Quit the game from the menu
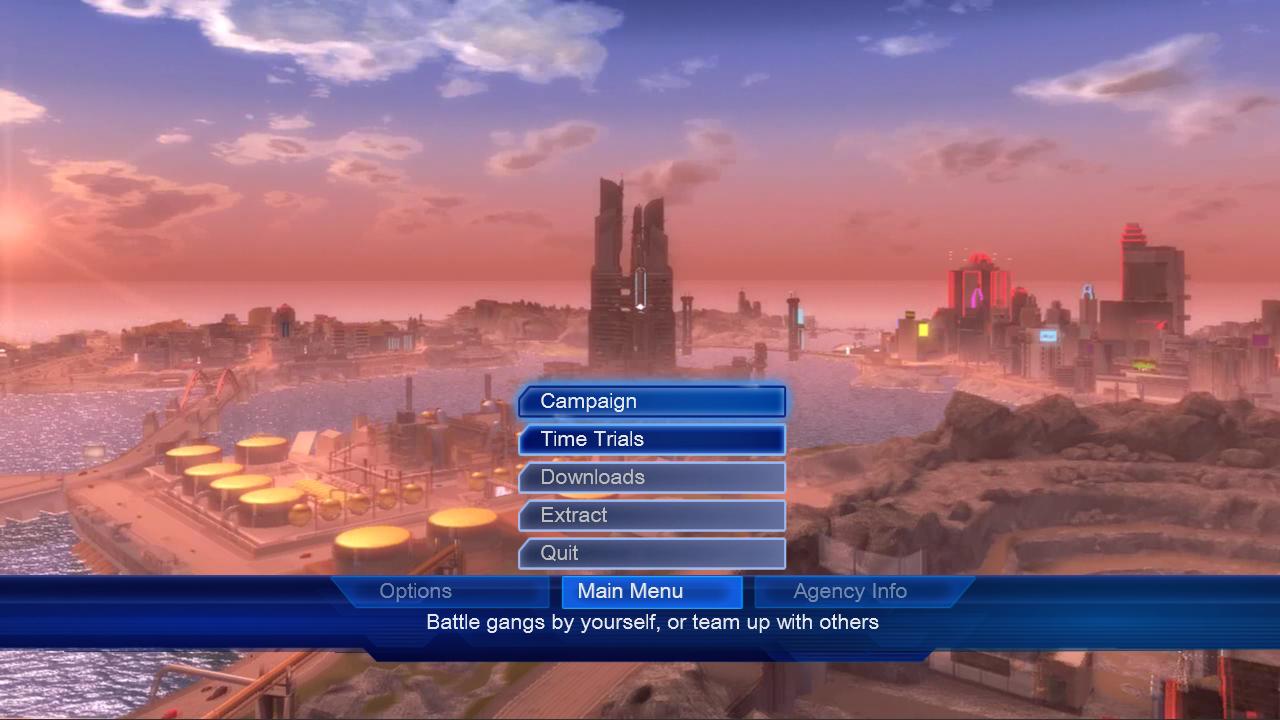The image size is (1280, 720). pyautogui.click(x=652, y=553)
